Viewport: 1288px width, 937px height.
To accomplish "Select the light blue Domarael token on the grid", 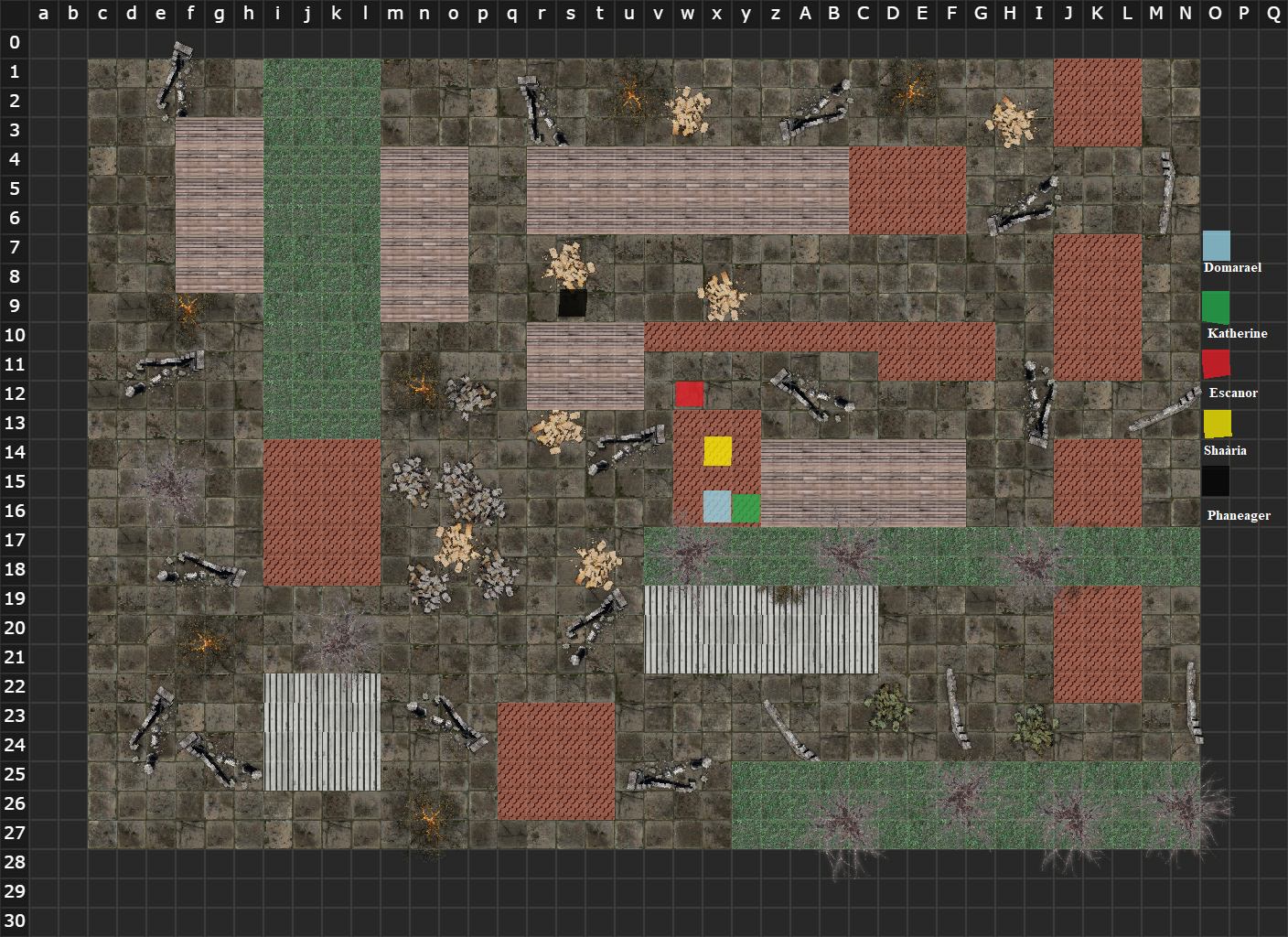I will [717, 506].
